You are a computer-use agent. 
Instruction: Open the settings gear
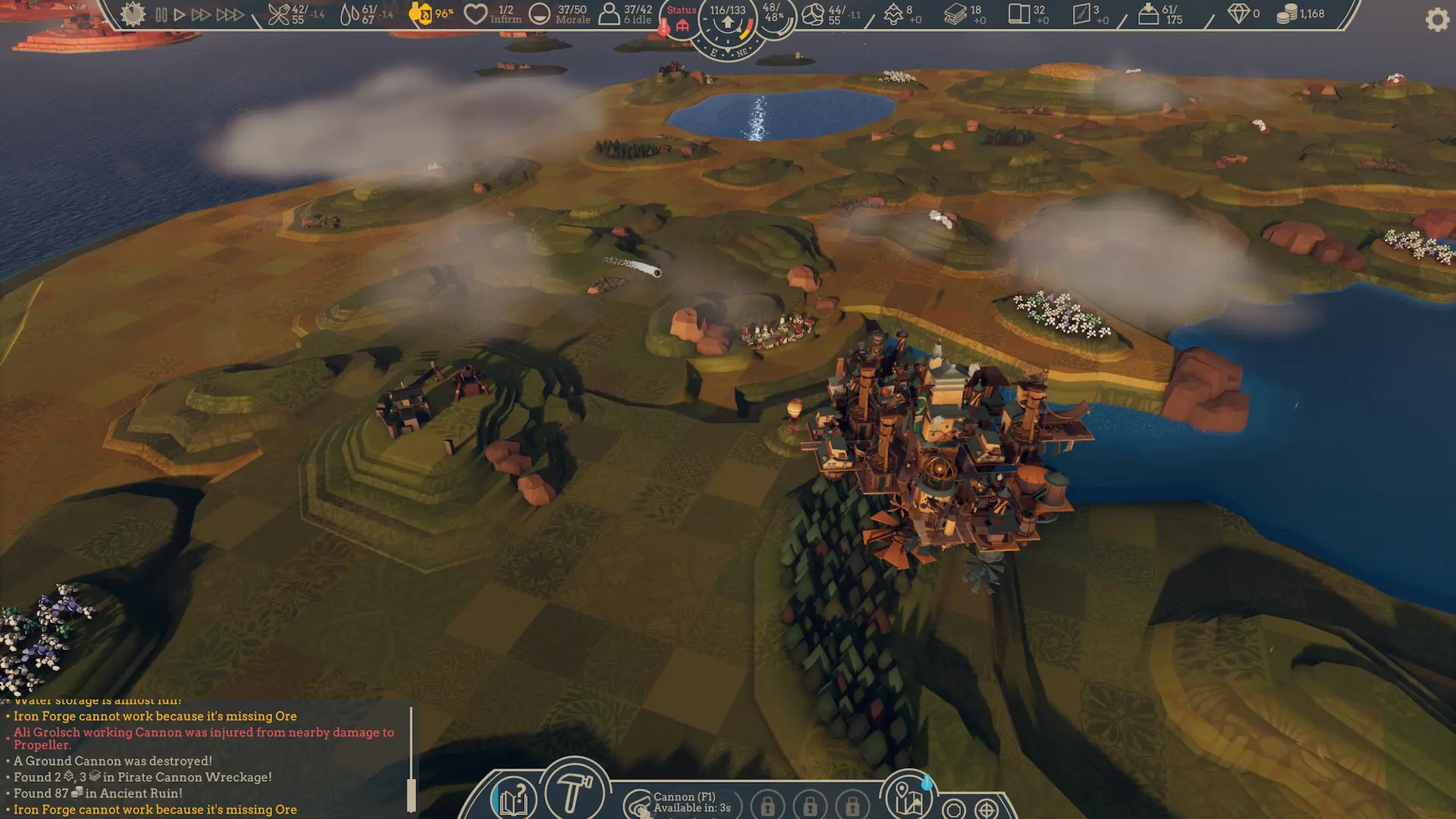(1437, 20)
